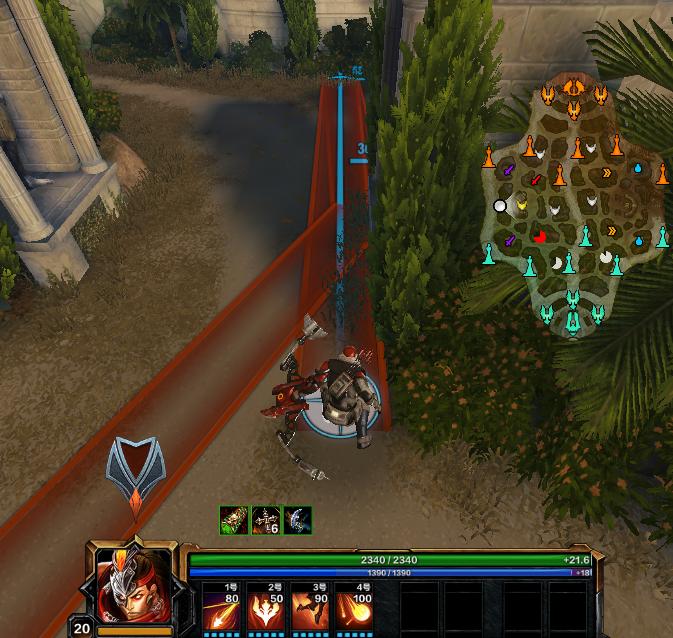Screen dimensions: 673x638
Task: Select the red buff camp marker on minimap
Action: point(540,237)
